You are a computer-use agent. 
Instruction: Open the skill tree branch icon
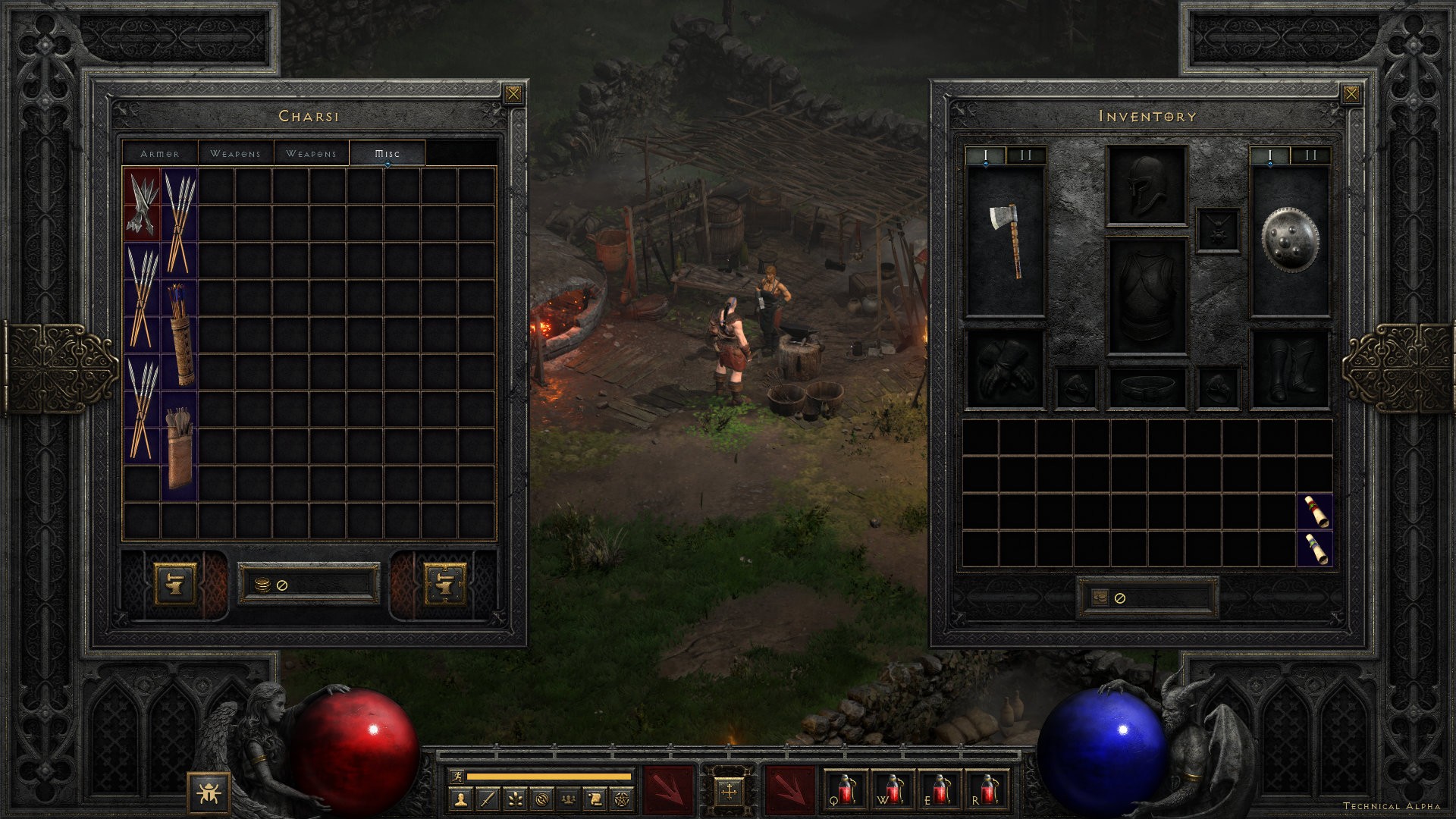[515, 799]
